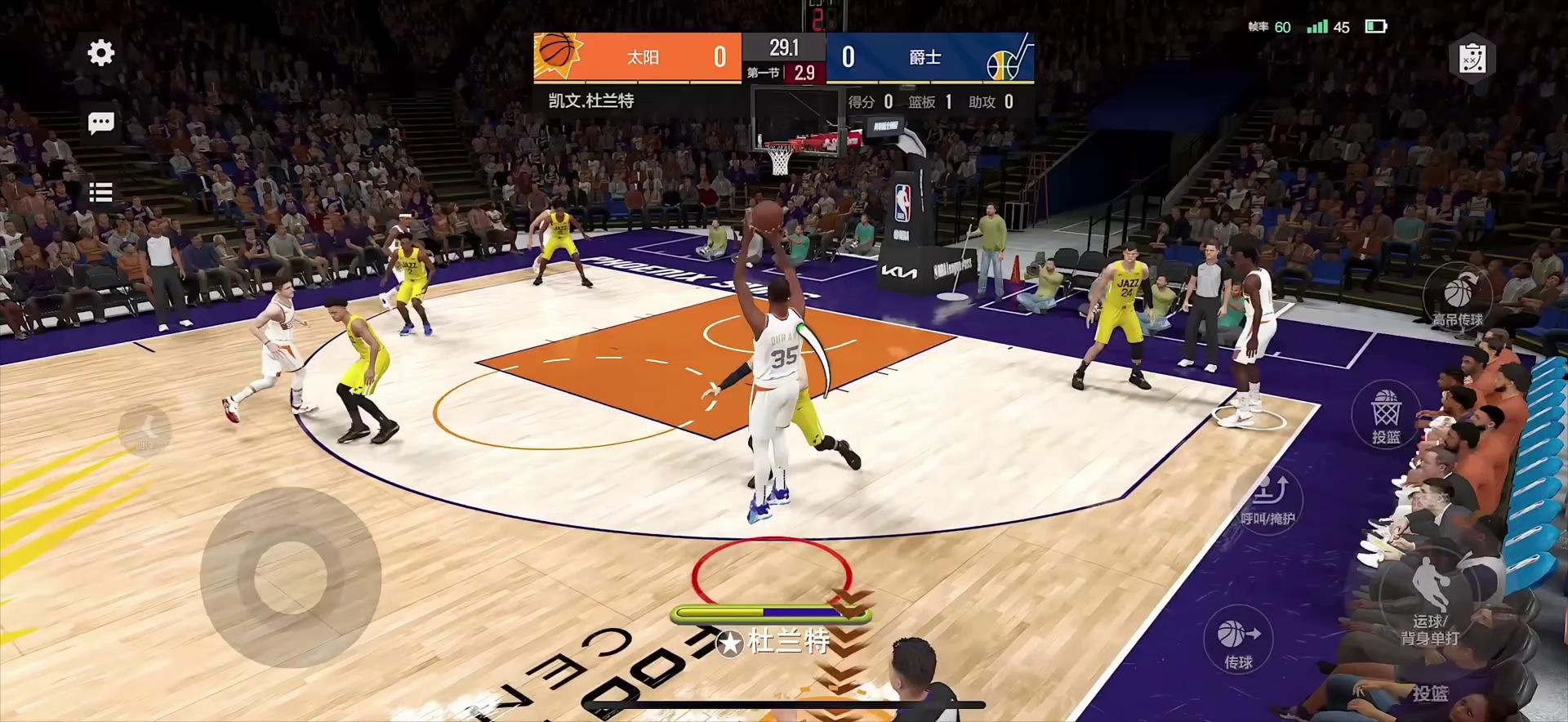This screenshot has height=722, width=1568.
Task: Tap the 高吊传球 lob pass button
Action: [x=1458, y=297]
